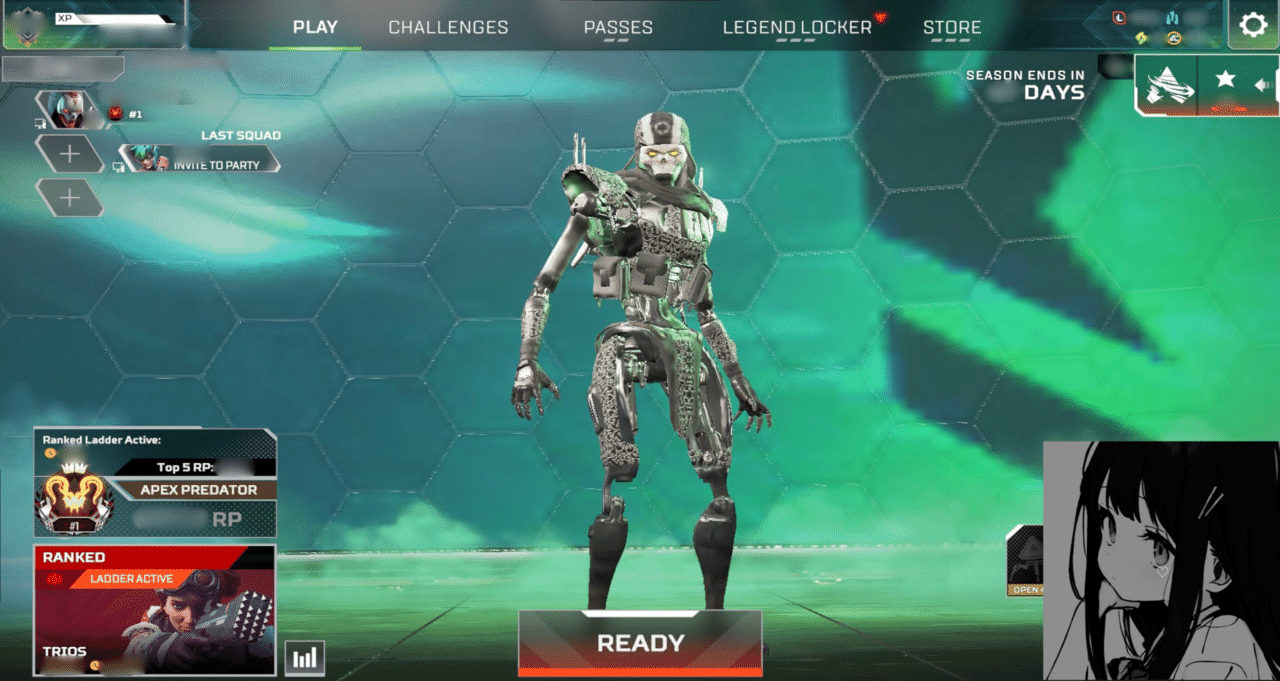Open the swirling triangle event icon
The height and width of the screenshot is (681, 1280).
pos(1167,84)
